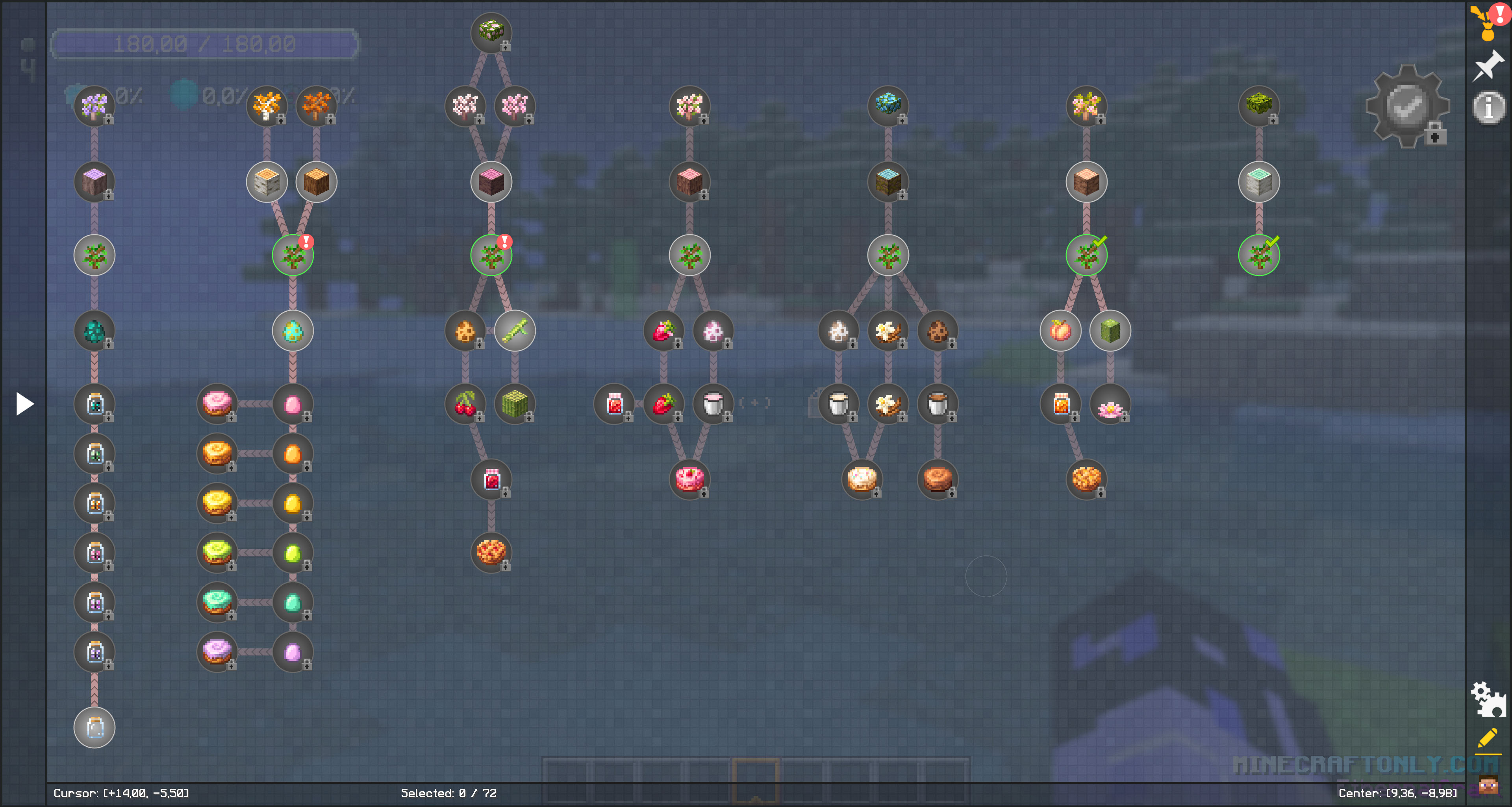This screenshot has width=1512, height=807.
Task: Expand the chapter panel with the arrow
Action: pyautogui.click(x=24, y=404)
